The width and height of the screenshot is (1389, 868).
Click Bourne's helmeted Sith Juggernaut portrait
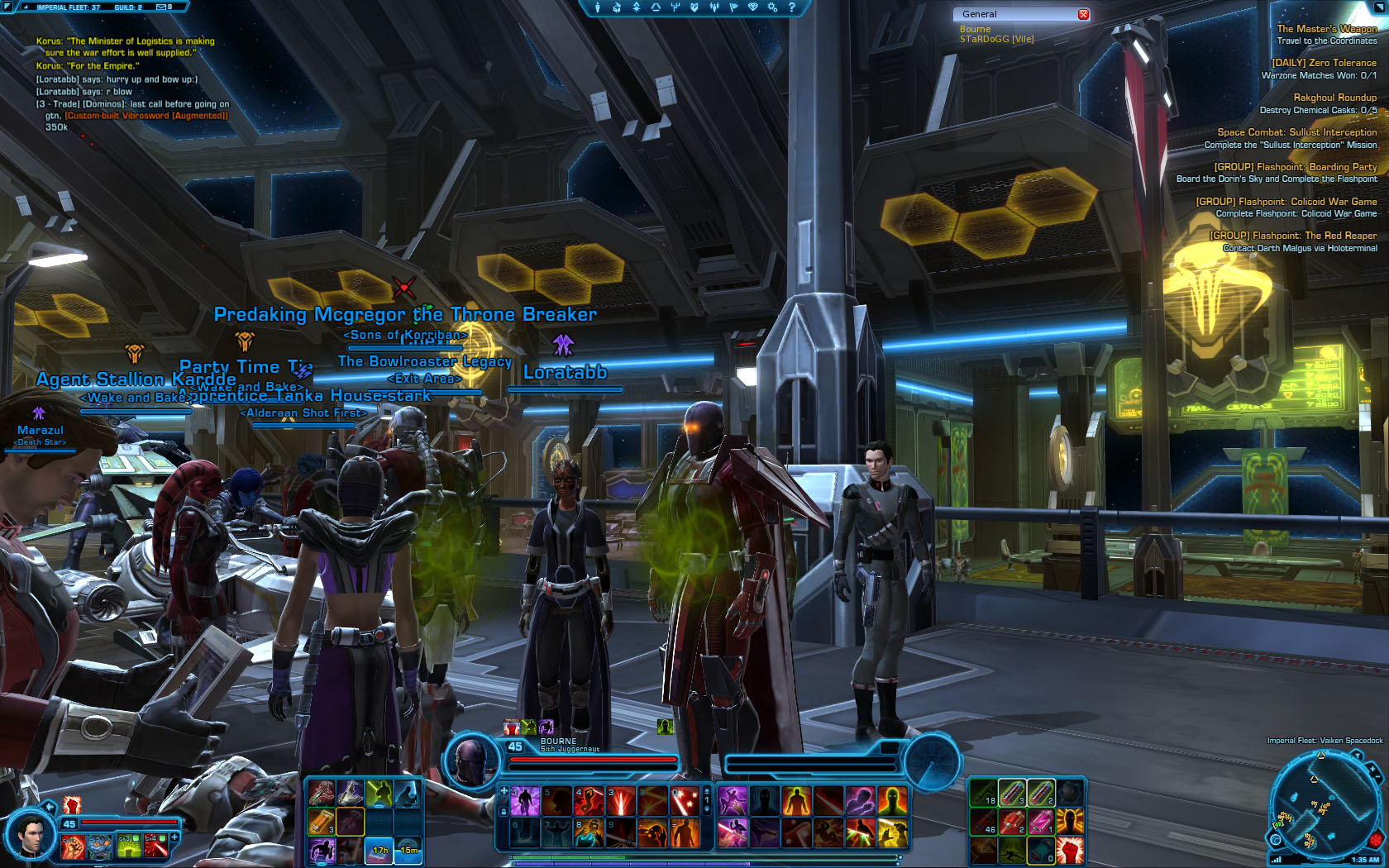click(x=471, y=760)
